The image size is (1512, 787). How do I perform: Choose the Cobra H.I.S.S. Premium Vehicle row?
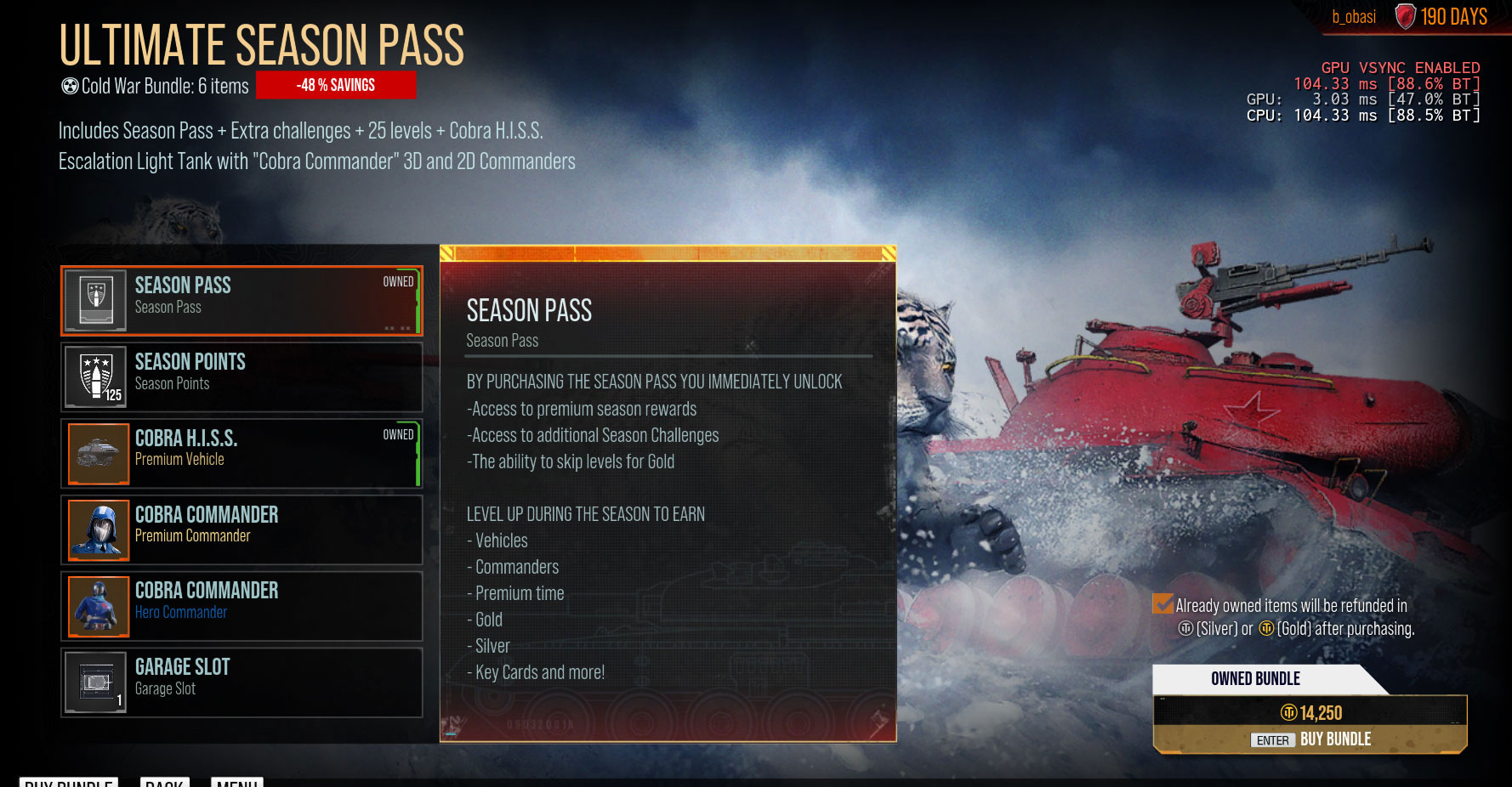pos(242,453)
